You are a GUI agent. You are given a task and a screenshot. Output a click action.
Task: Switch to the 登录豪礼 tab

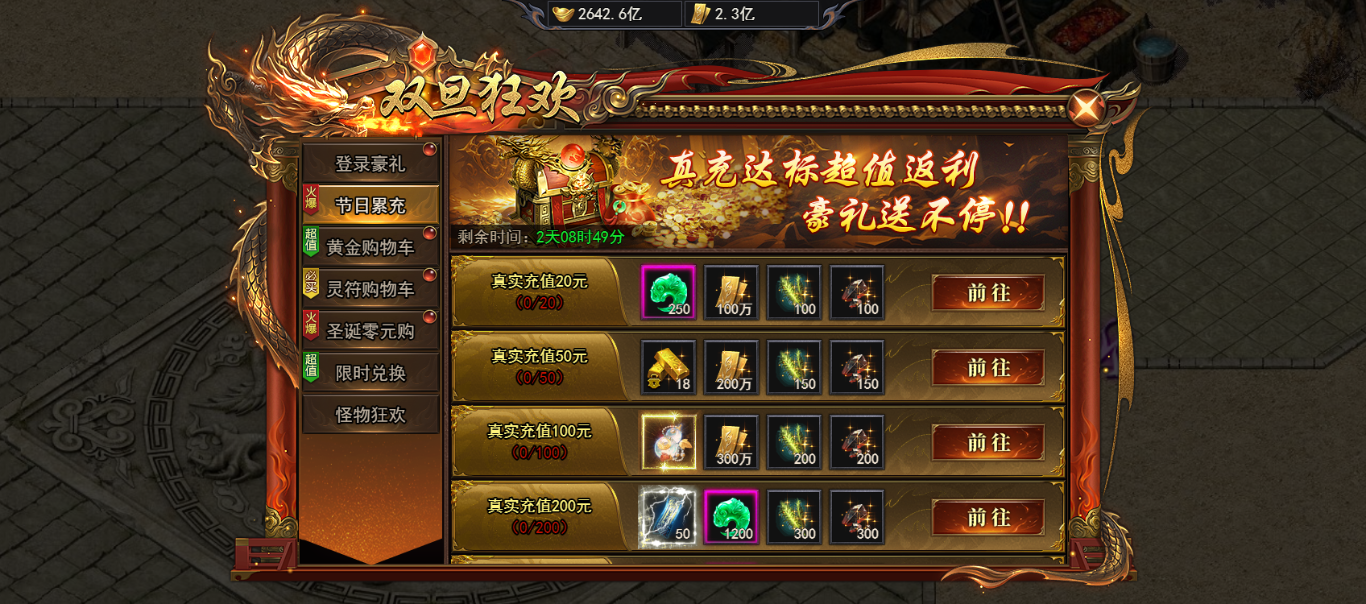coord(370,164)
